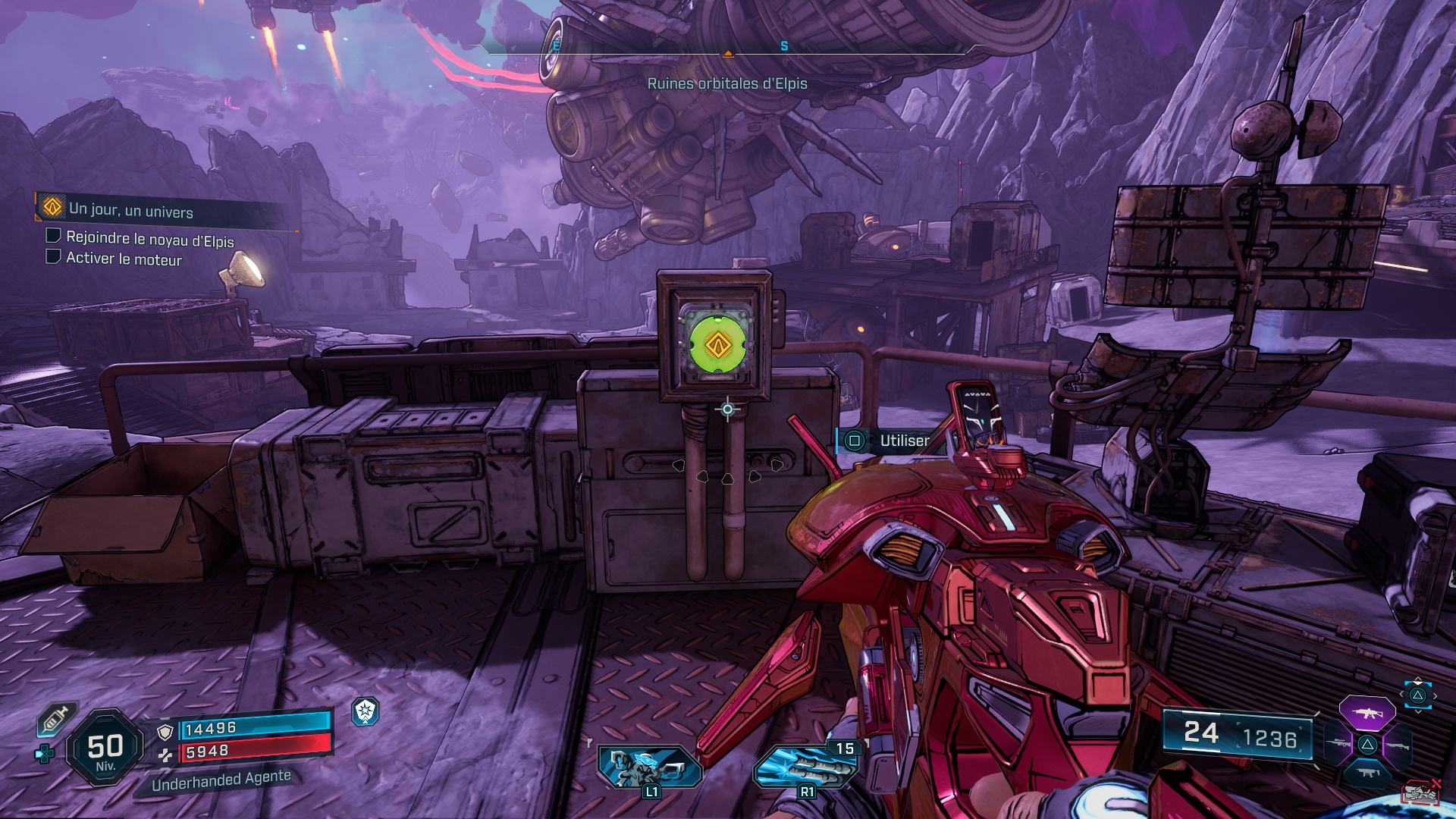Click the crossed-out gear icon near the globe

coord(1420,791)
